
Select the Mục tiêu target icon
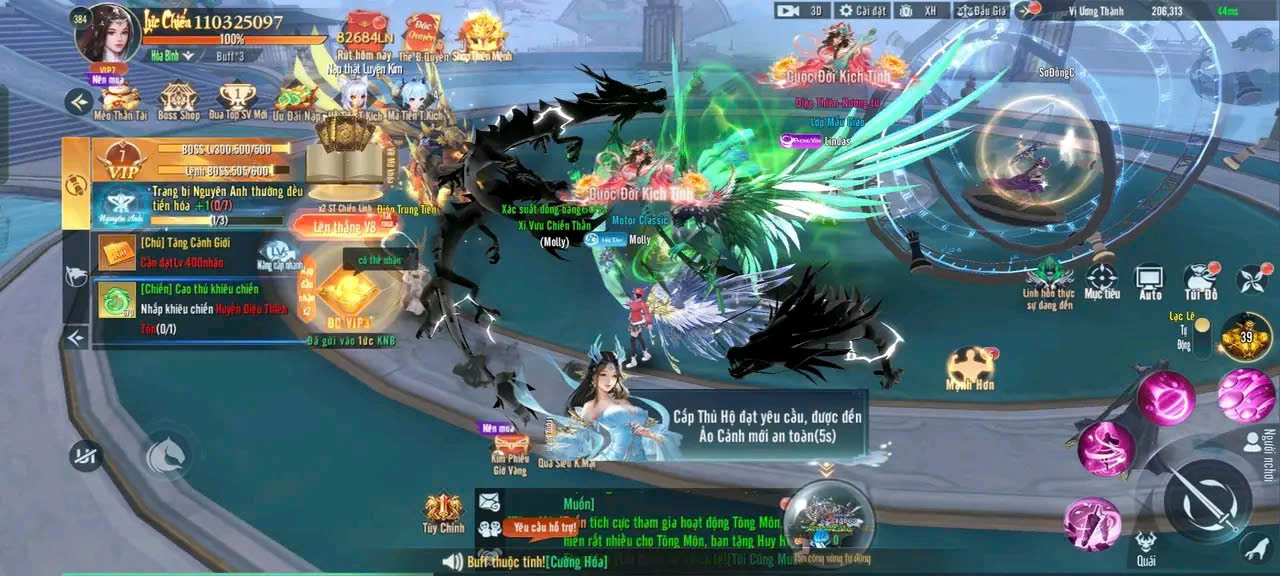pyautogui.click(x=1101, y=280)
